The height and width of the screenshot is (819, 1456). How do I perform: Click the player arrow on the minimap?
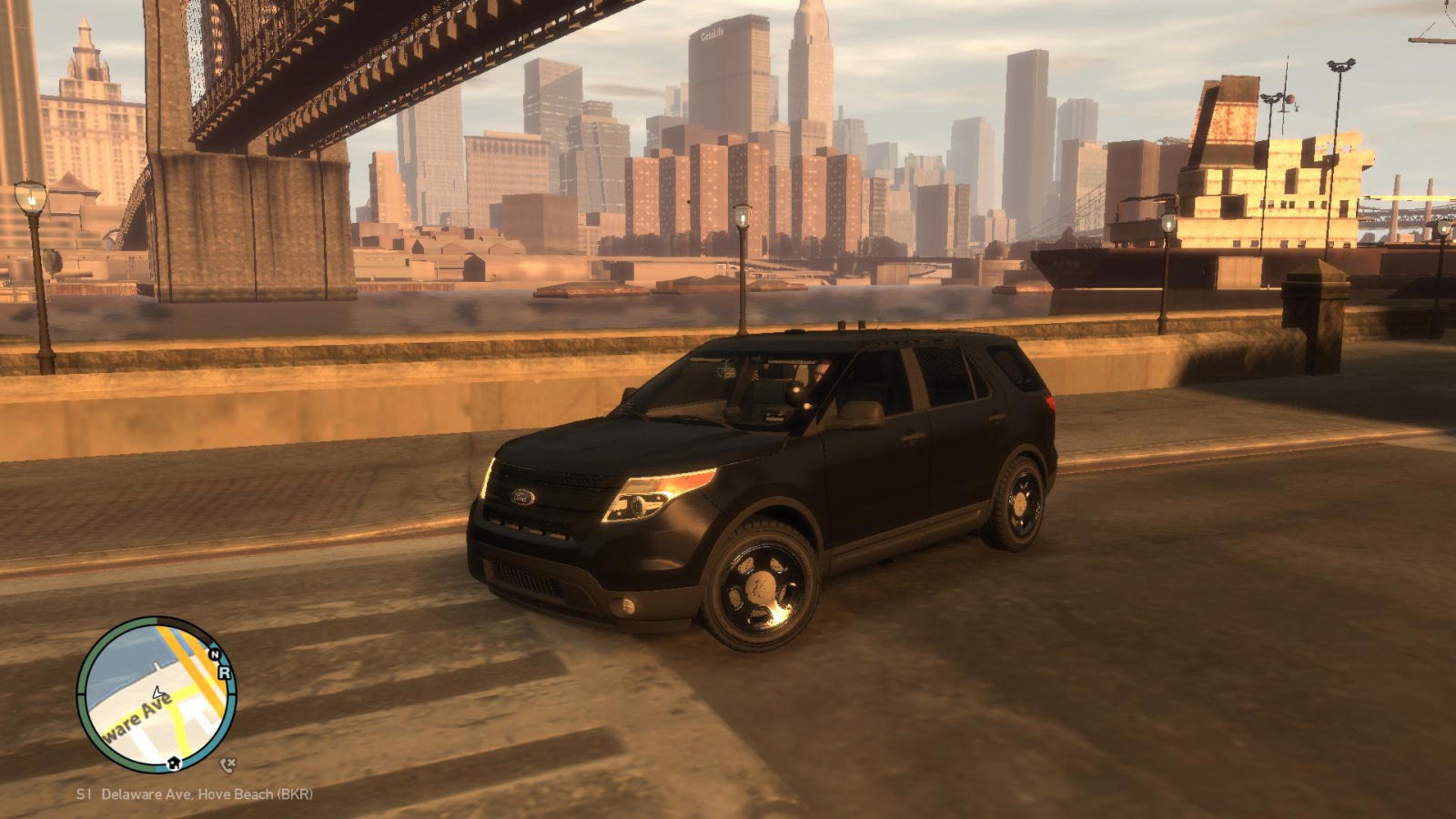pyautogui.click(x=157, y=693)
